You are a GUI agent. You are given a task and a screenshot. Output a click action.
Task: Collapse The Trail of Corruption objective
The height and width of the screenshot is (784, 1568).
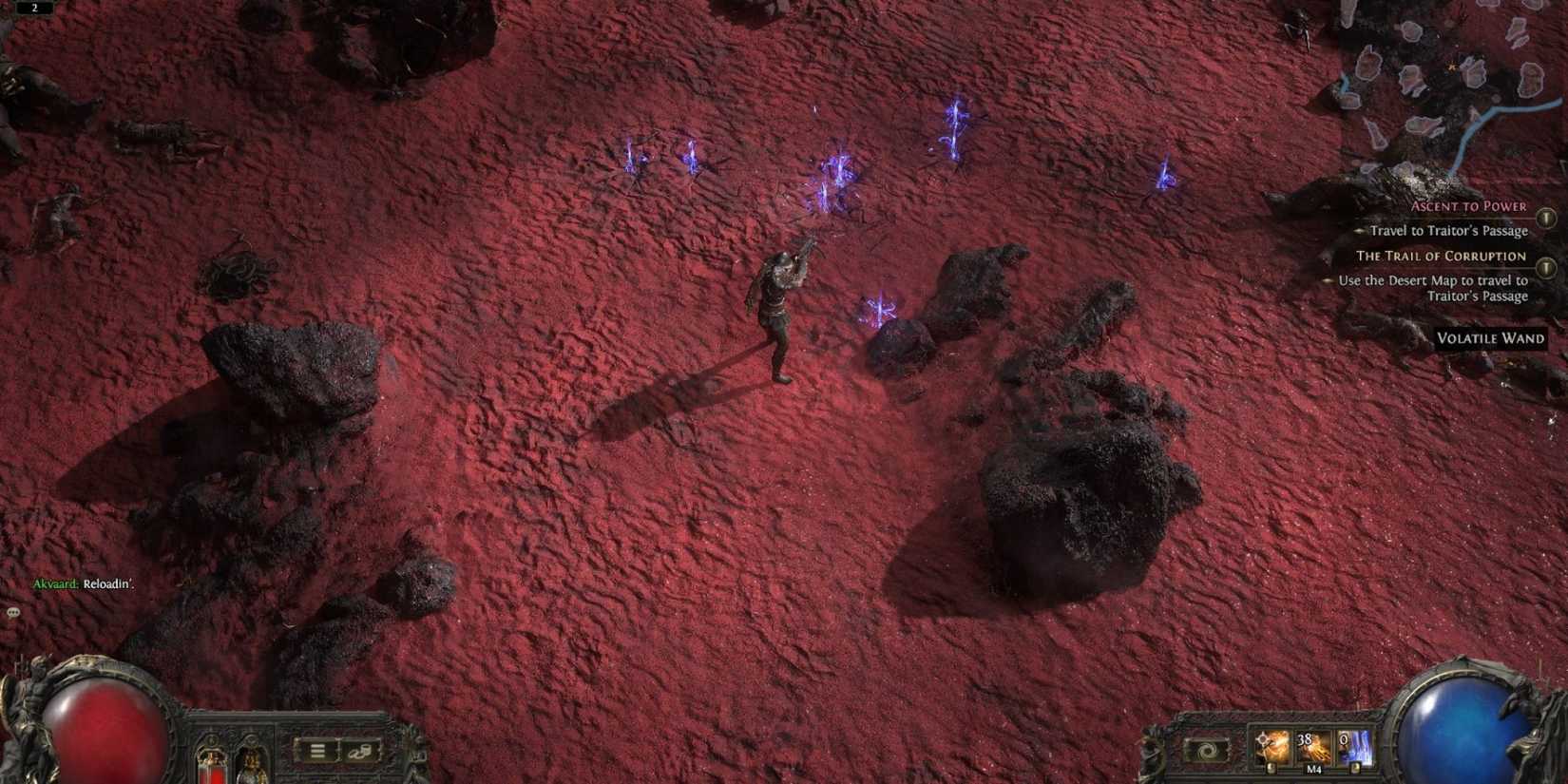(x=1442, y=257)
